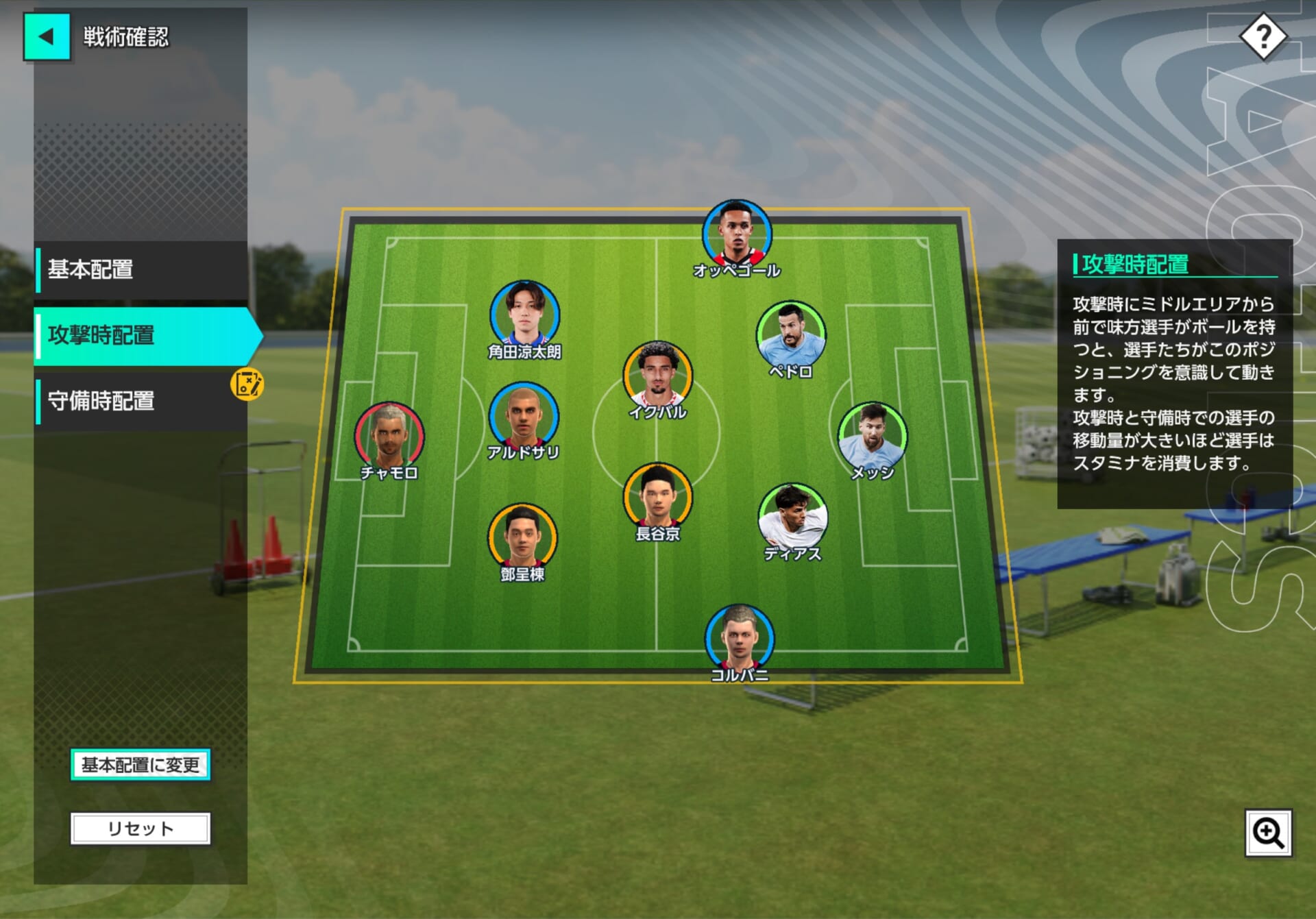
Task: Switch to the 基本配置 tab
Action: 141,269
